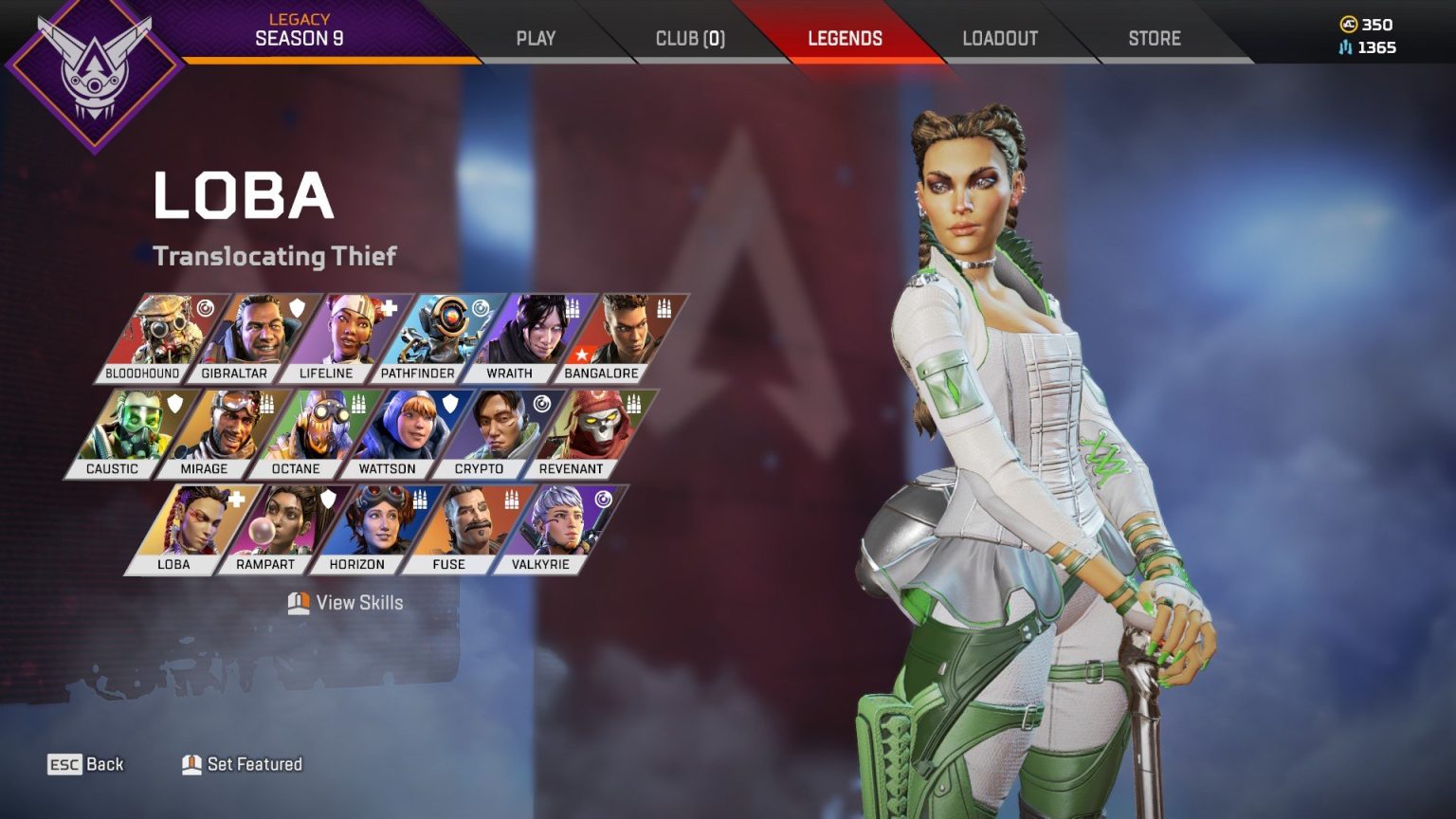Open the STORE tab
1456x819 pixels.
pyautogui.click(x=1153, y=38)
